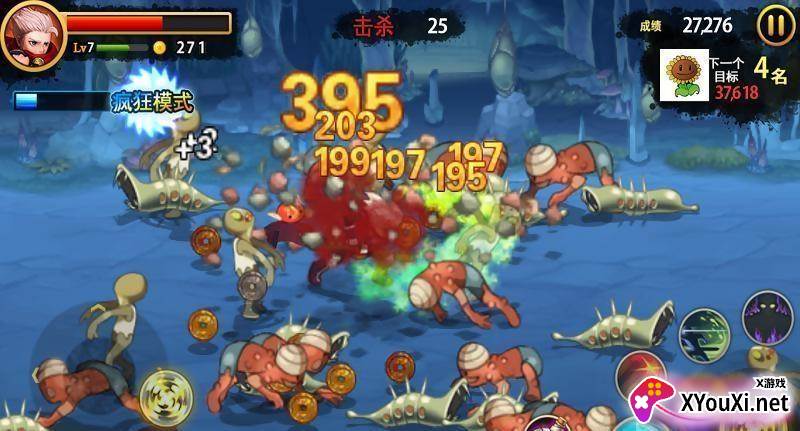
Task: Select the sunflower next-target avatar
Action: (683, 74)
